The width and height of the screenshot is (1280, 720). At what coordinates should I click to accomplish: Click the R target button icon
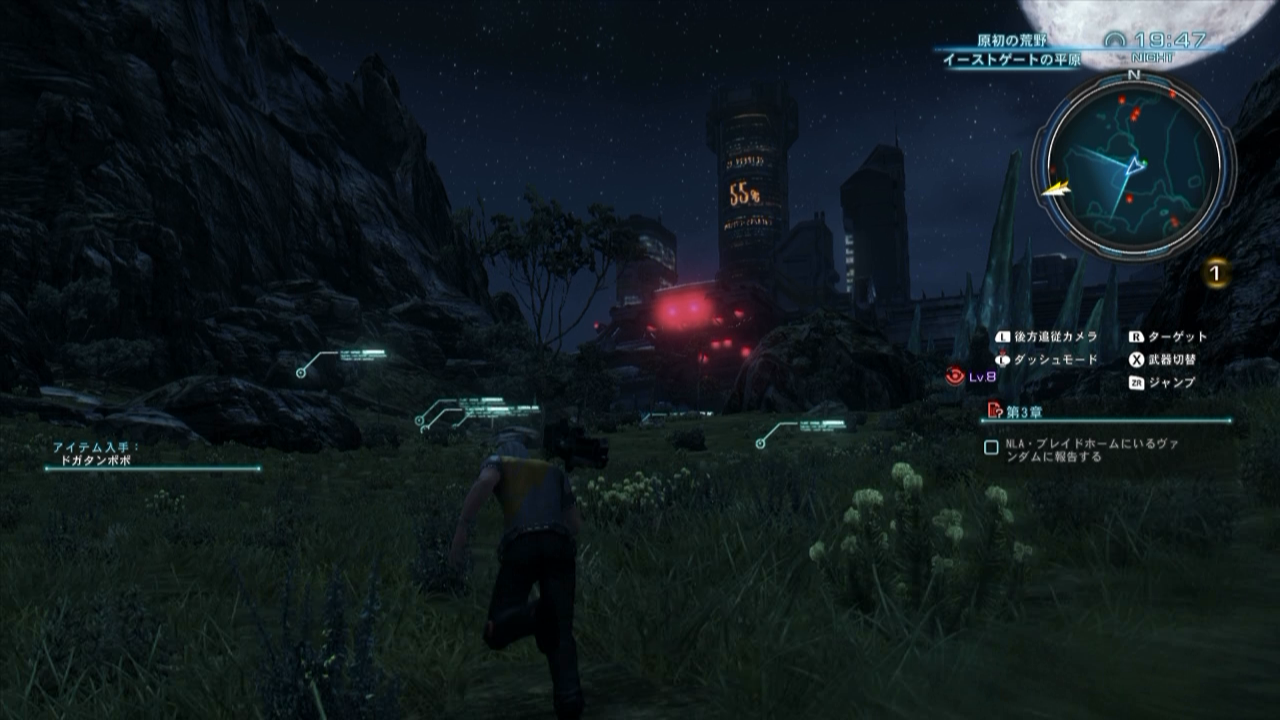tap(1137, 335)
